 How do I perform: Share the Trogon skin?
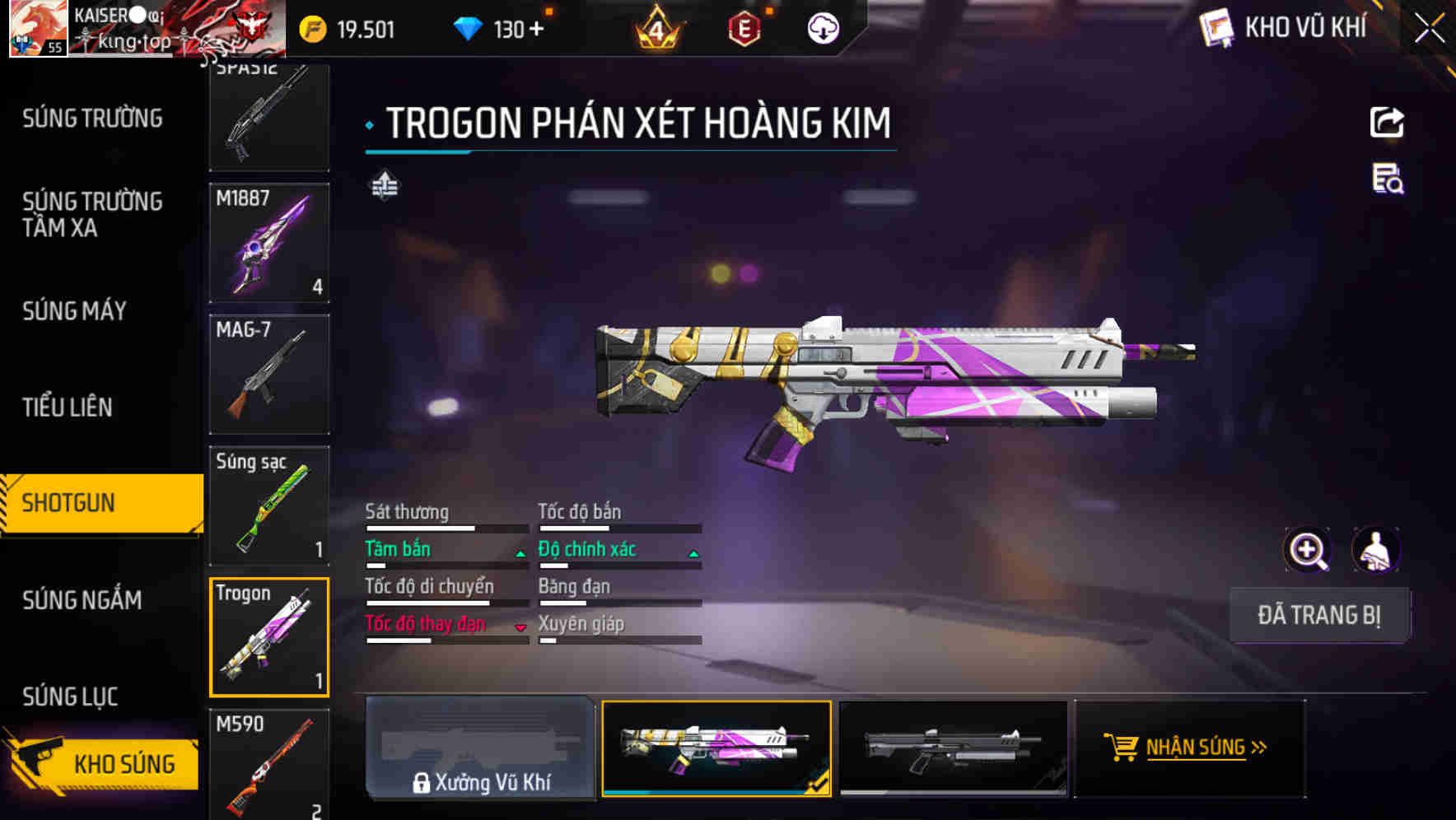pos(1387,123)
